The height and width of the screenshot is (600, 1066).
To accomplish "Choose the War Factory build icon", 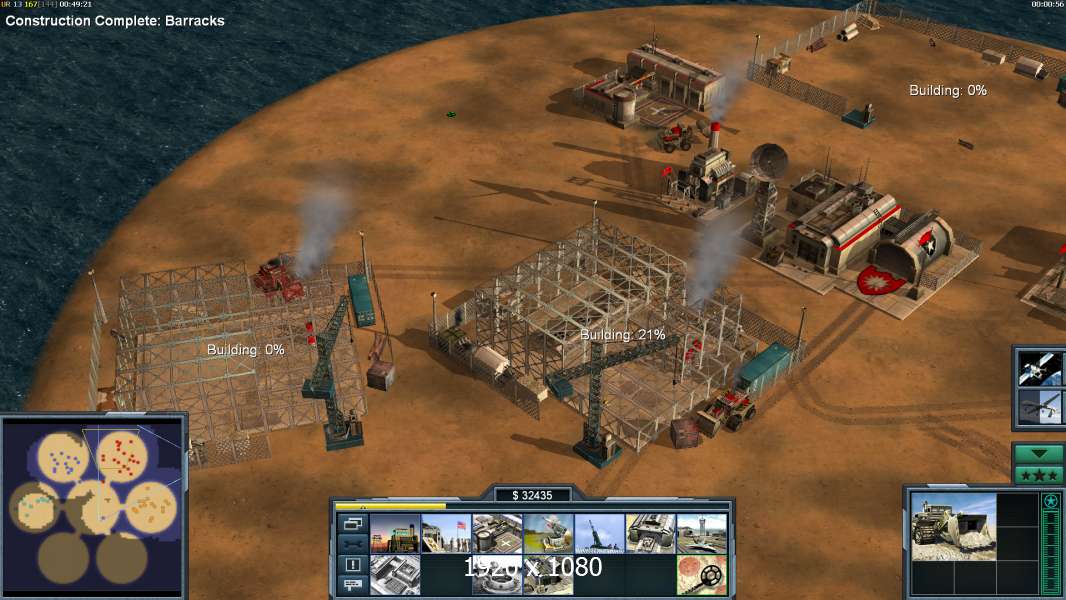I will [x=650, y=534].
